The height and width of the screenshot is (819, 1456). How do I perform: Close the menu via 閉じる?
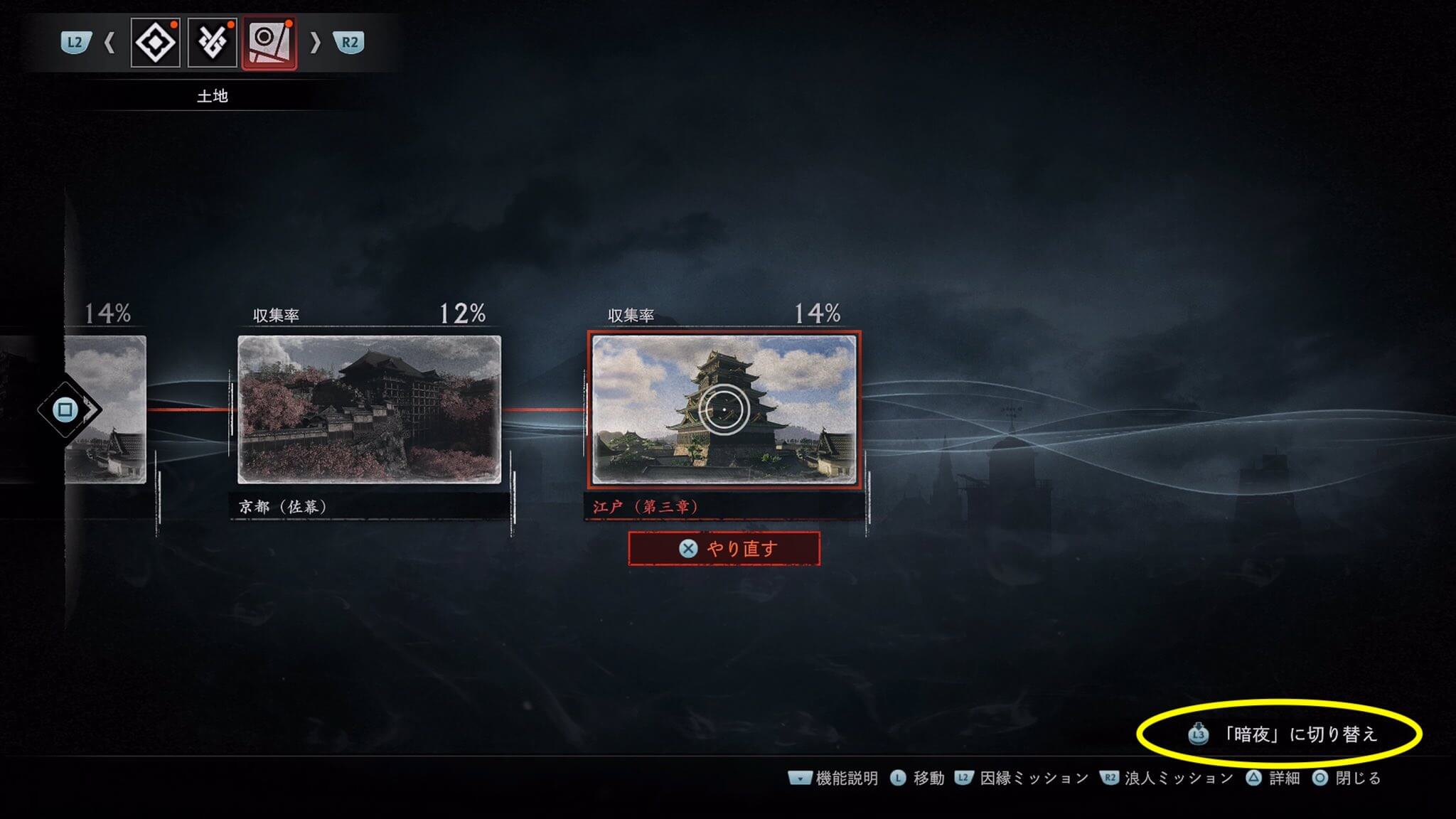pyautogui.click(x=1347, y=778)
